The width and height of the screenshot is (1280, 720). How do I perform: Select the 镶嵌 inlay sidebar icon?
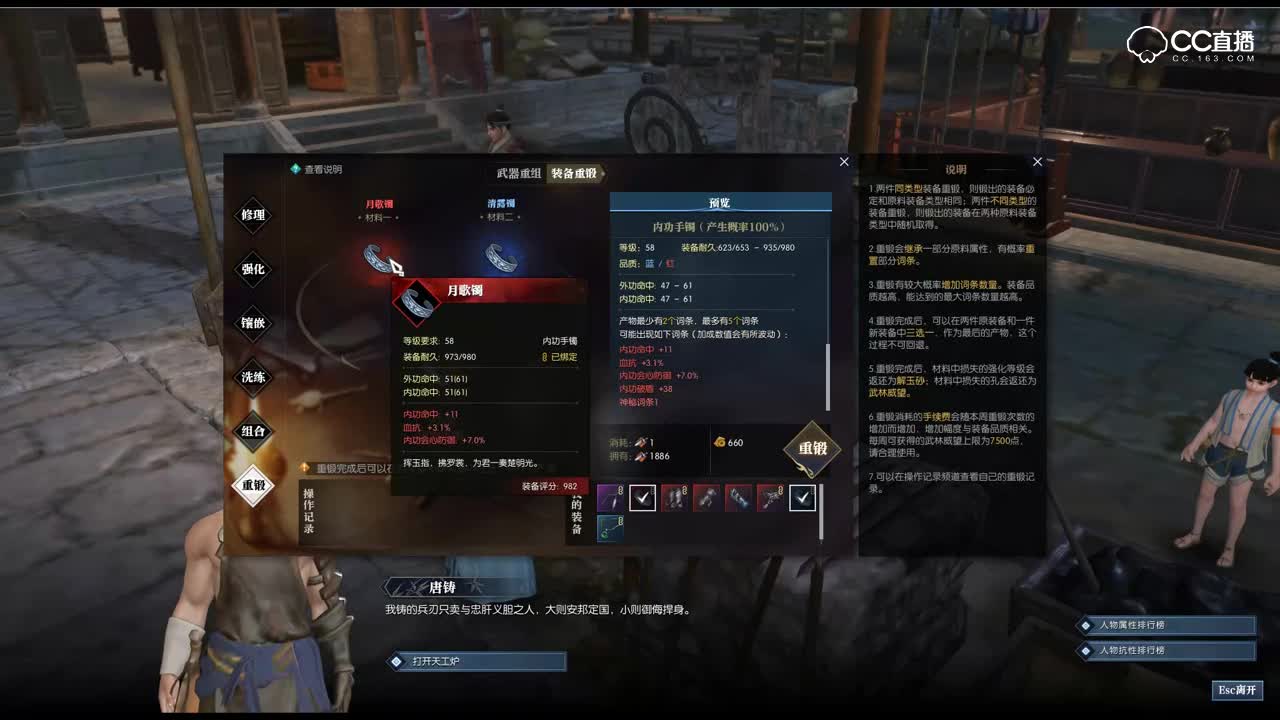tap(252, 324)
